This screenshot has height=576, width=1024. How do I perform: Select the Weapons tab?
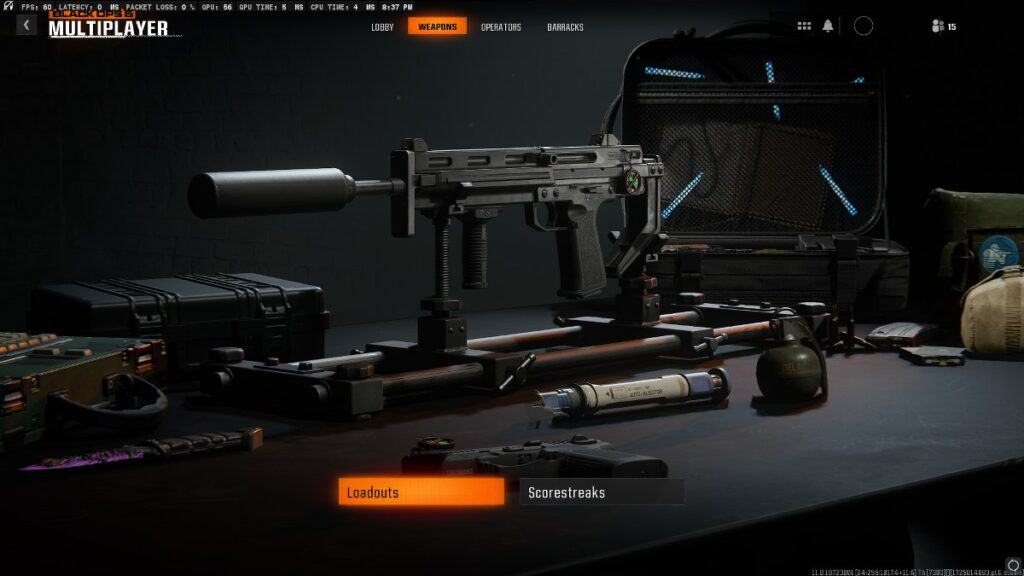[x=437, y=27]
